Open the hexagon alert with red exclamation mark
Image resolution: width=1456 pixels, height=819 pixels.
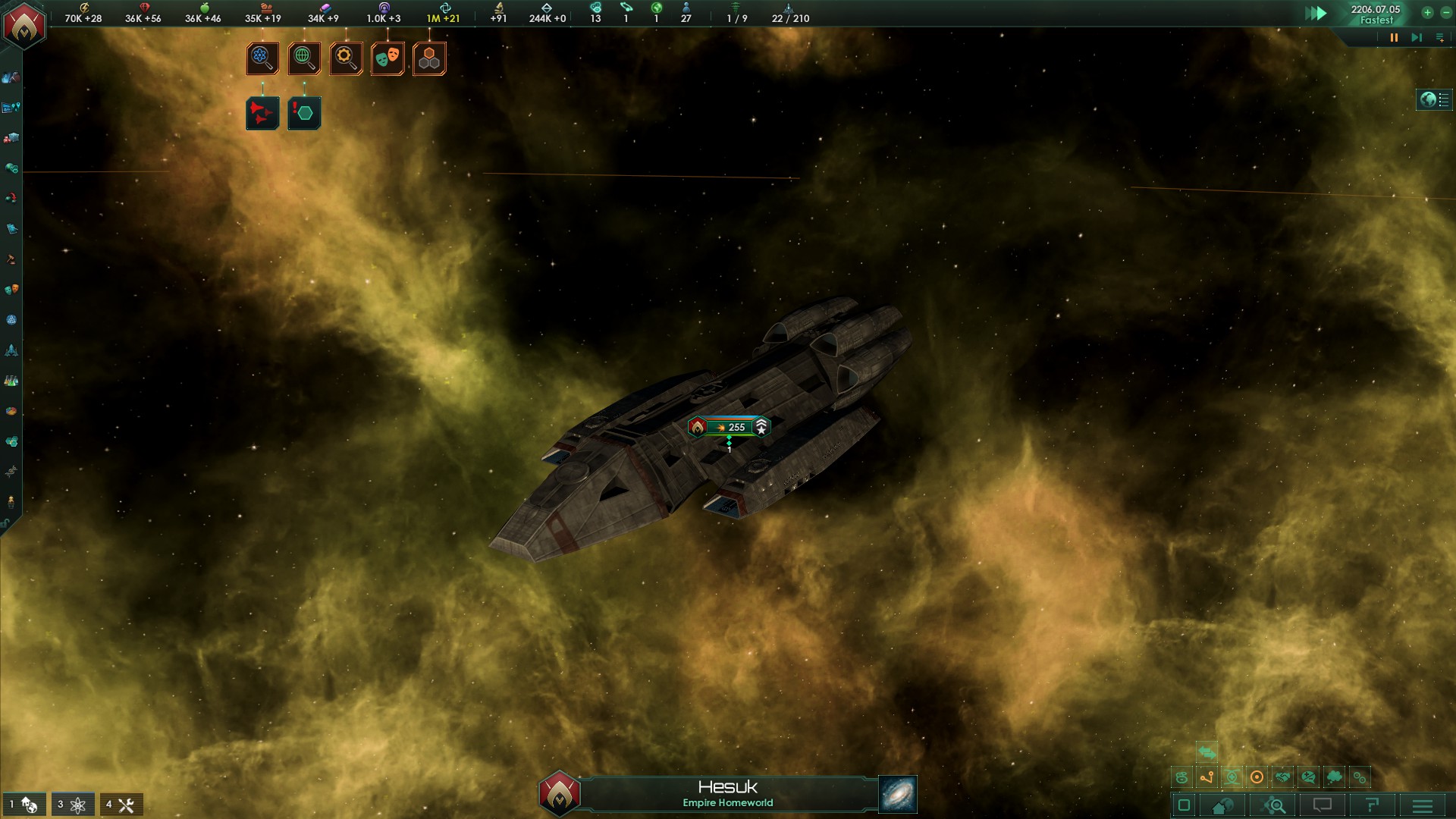coord(304,113)
